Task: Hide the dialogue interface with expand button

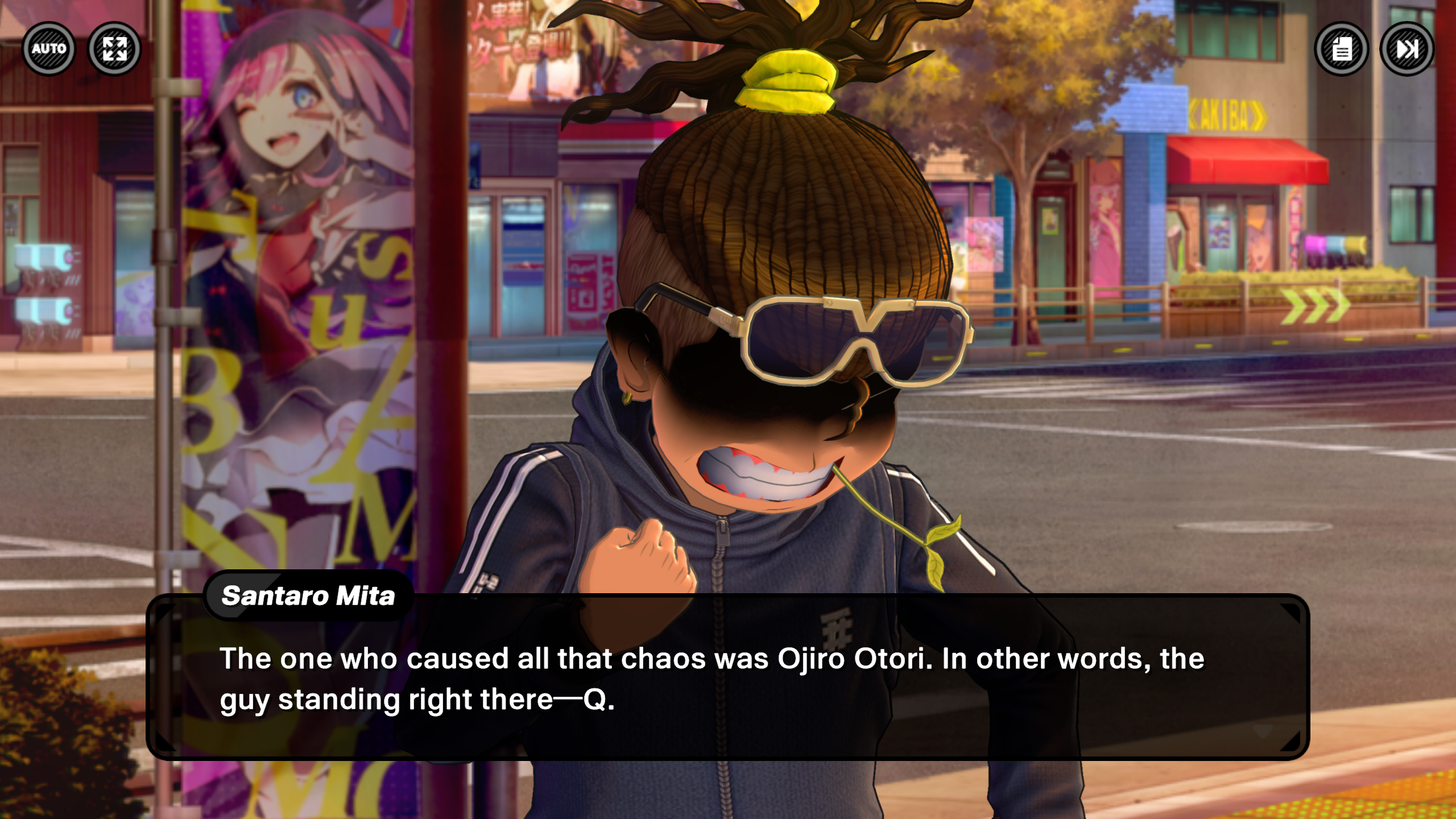Action: pos(114,49)
